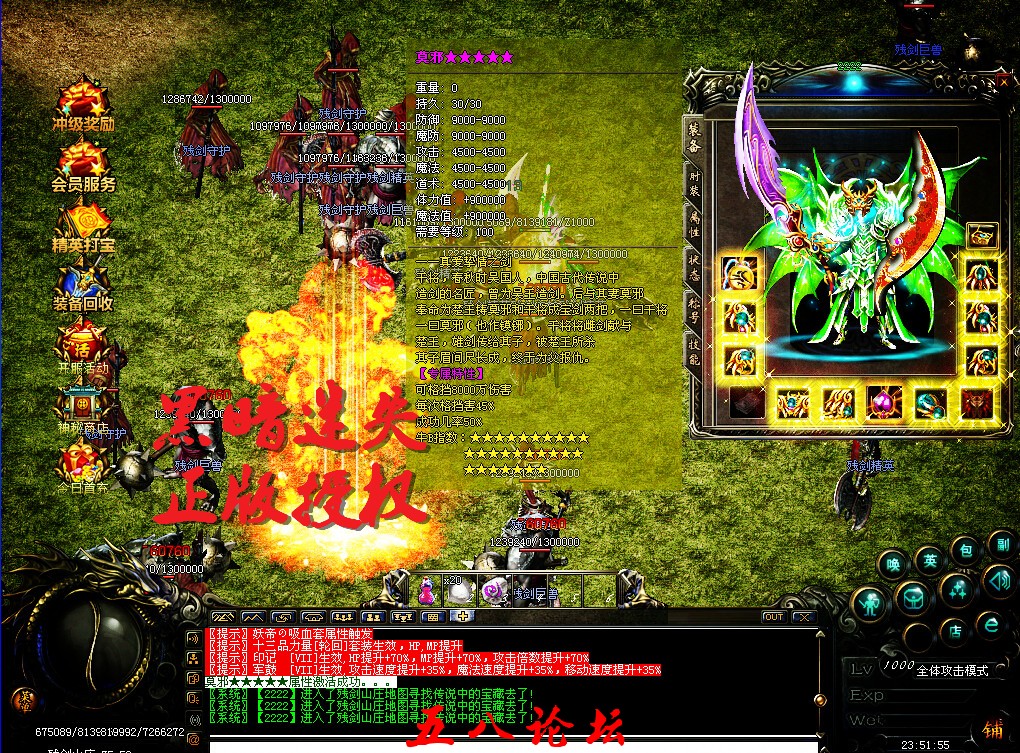Activate the 唤 summon round button
Viewport: 1020px width, 753px height.
(893, 565)
